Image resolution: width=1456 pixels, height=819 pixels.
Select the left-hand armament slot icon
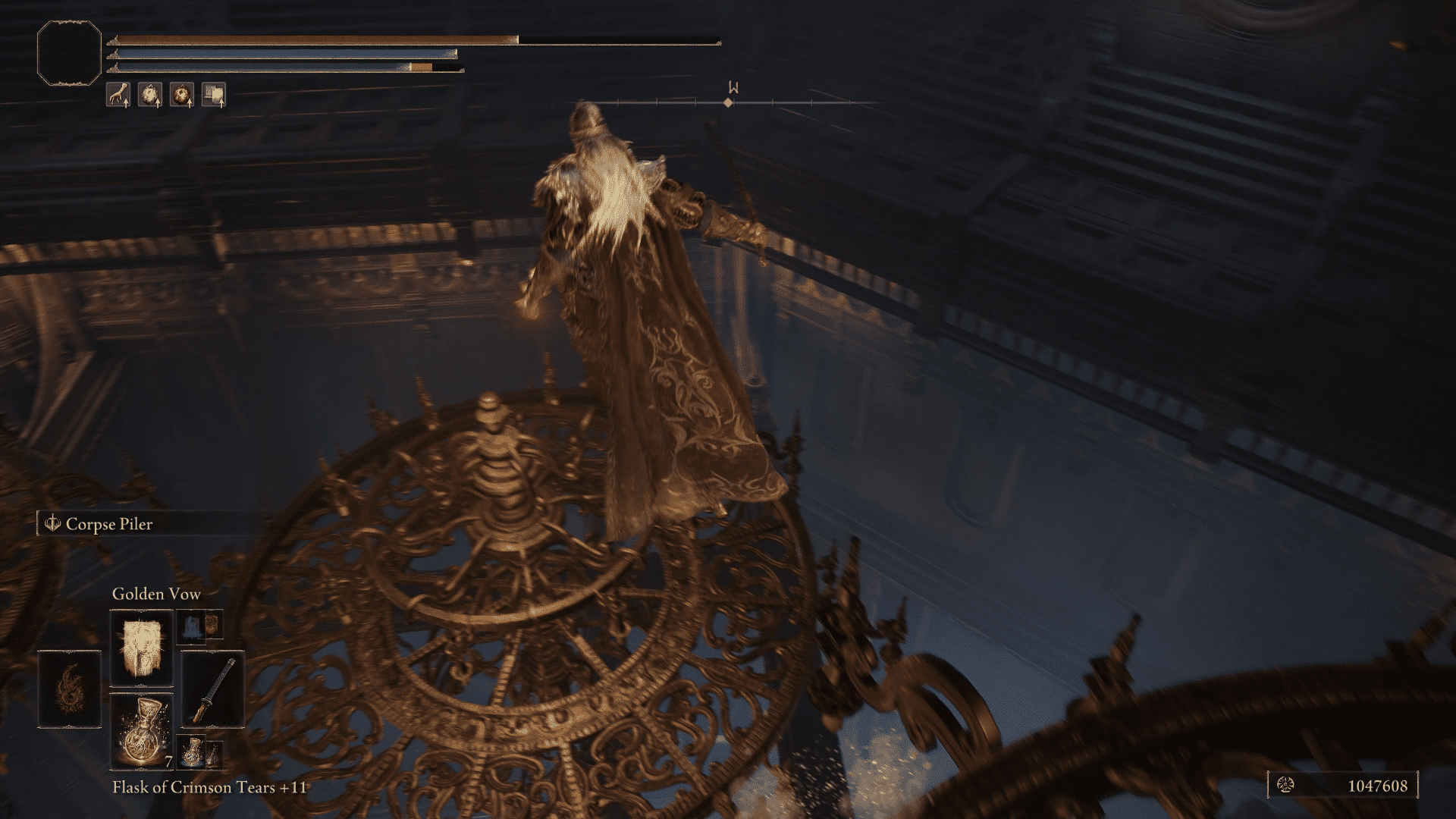[x=69, y=689]
